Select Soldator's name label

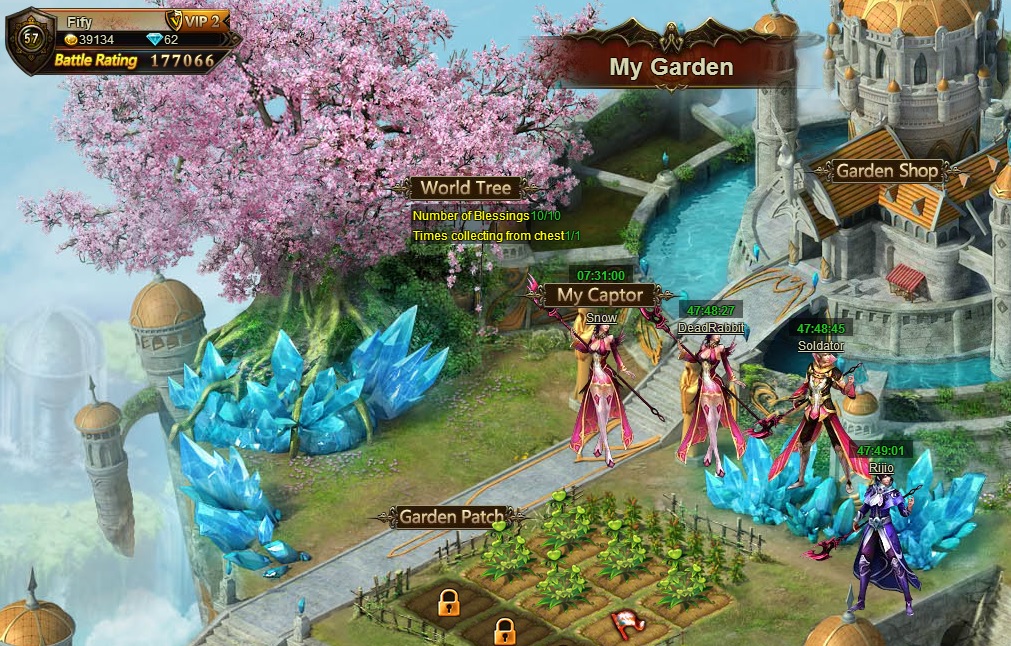coord(821,346)
